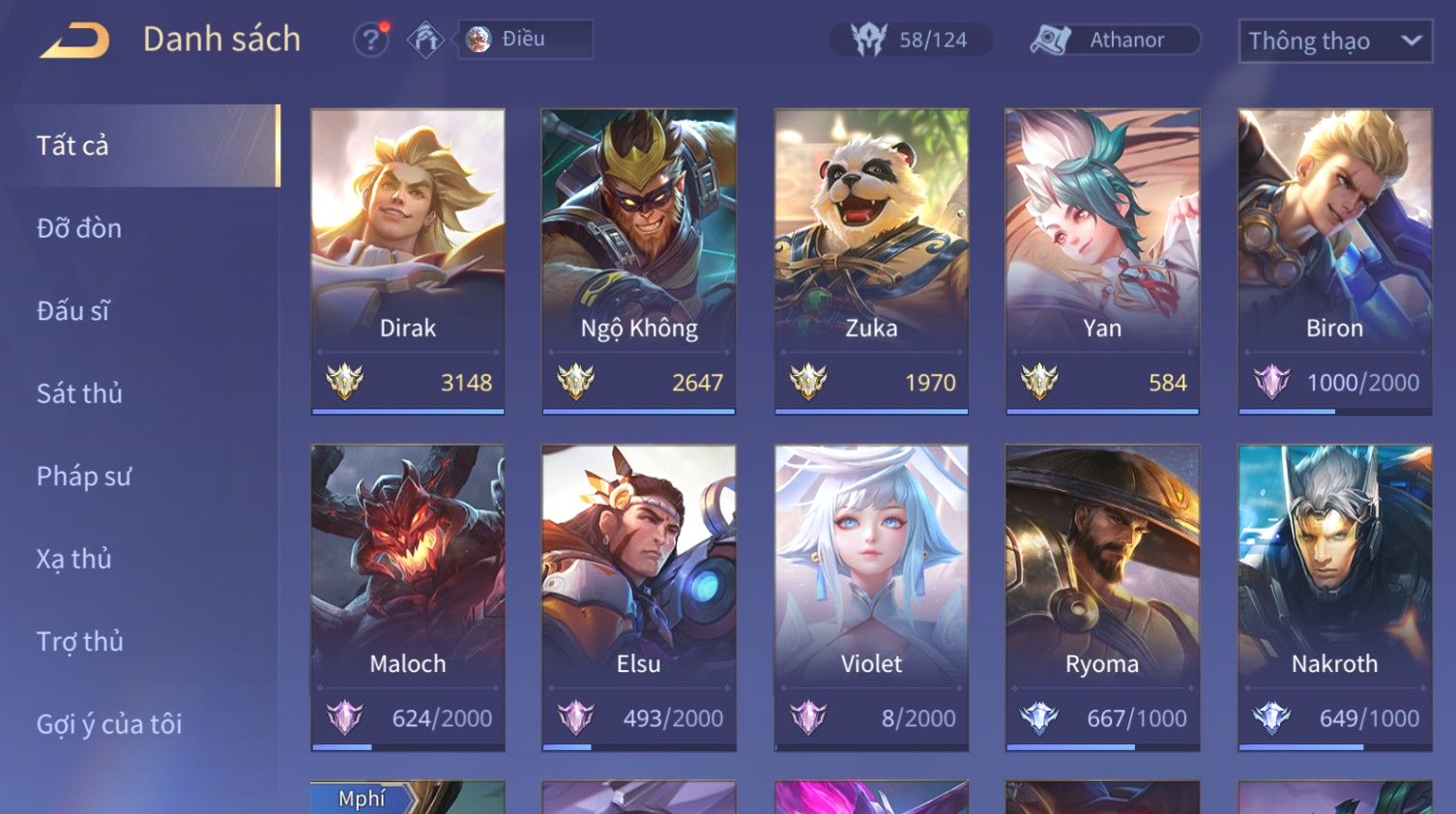Select the Maloch hero card
The height and width of the screenshot is (814, 1456).
coord(407,596)
